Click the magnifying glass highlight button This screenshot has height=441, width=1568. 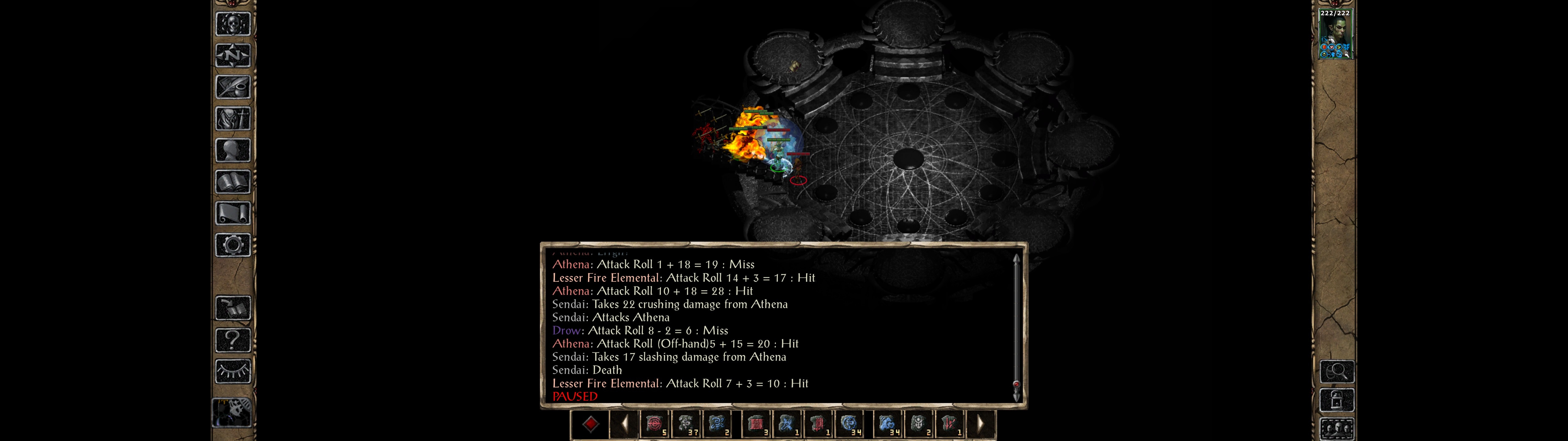[x=1337, y=371]
